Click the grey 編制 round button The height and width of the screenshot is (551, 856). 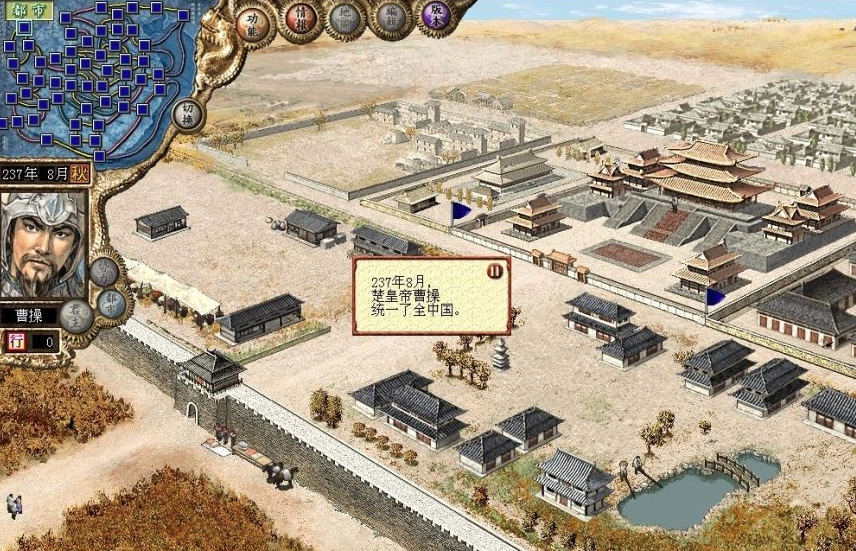click(389, 17)
